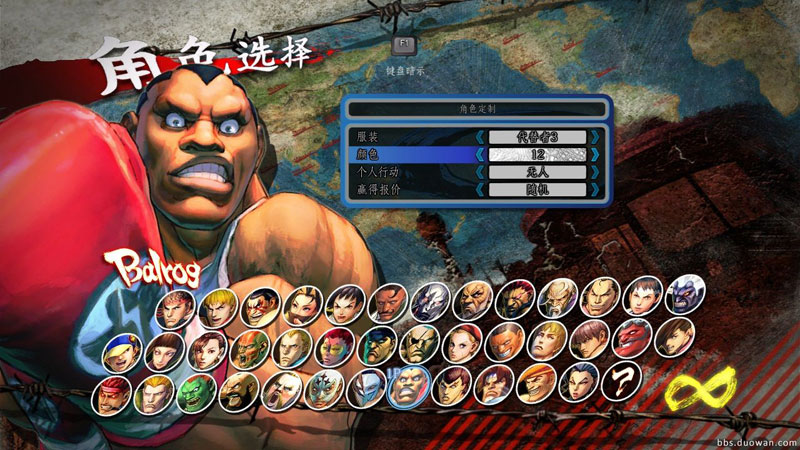
Task: Increase the 颜色 color value past 12
Action: (x=595, y=154)
